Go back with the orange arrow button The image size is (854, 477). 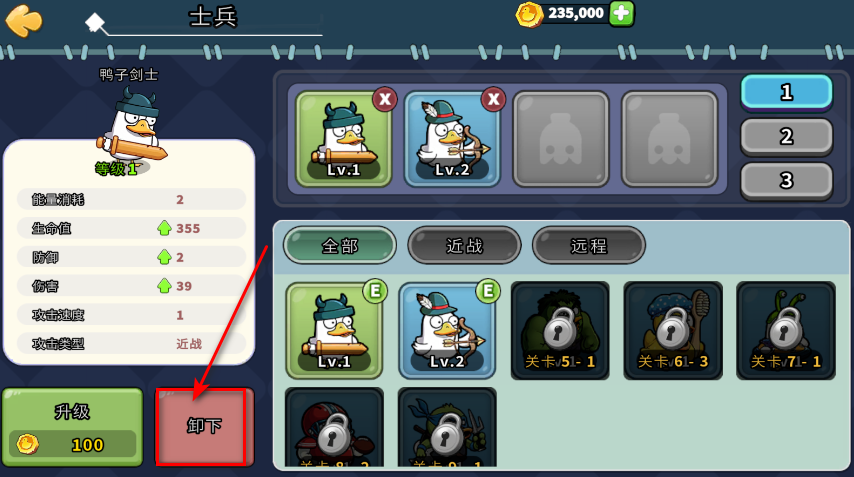[x=24, y=20]
